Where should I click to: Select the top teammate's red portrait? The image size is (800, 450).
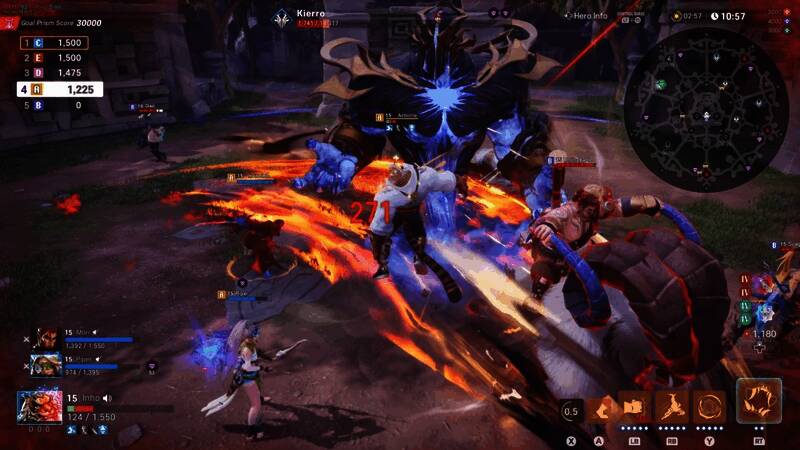[45, 340]
